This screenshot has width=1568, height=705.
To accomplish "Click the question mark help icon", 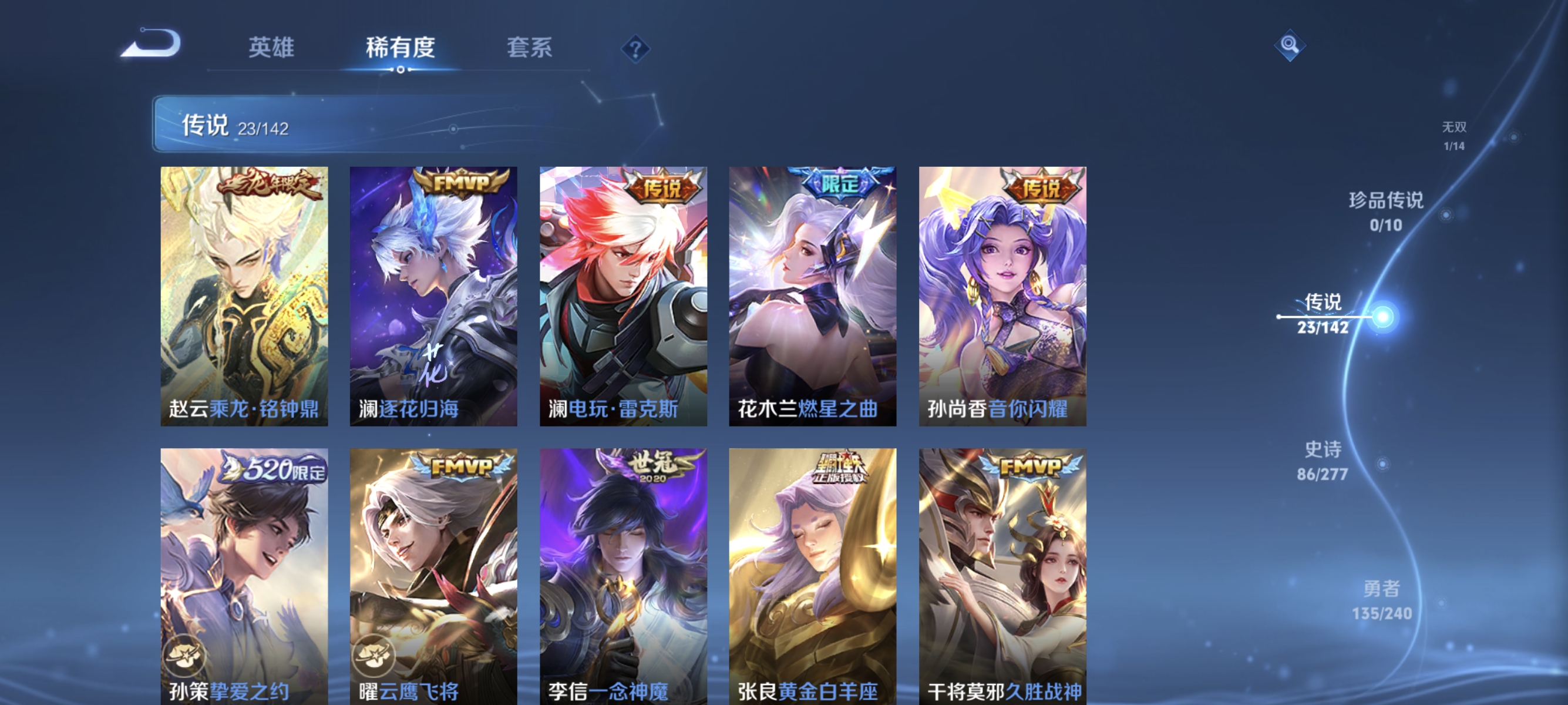I will 637,49.
